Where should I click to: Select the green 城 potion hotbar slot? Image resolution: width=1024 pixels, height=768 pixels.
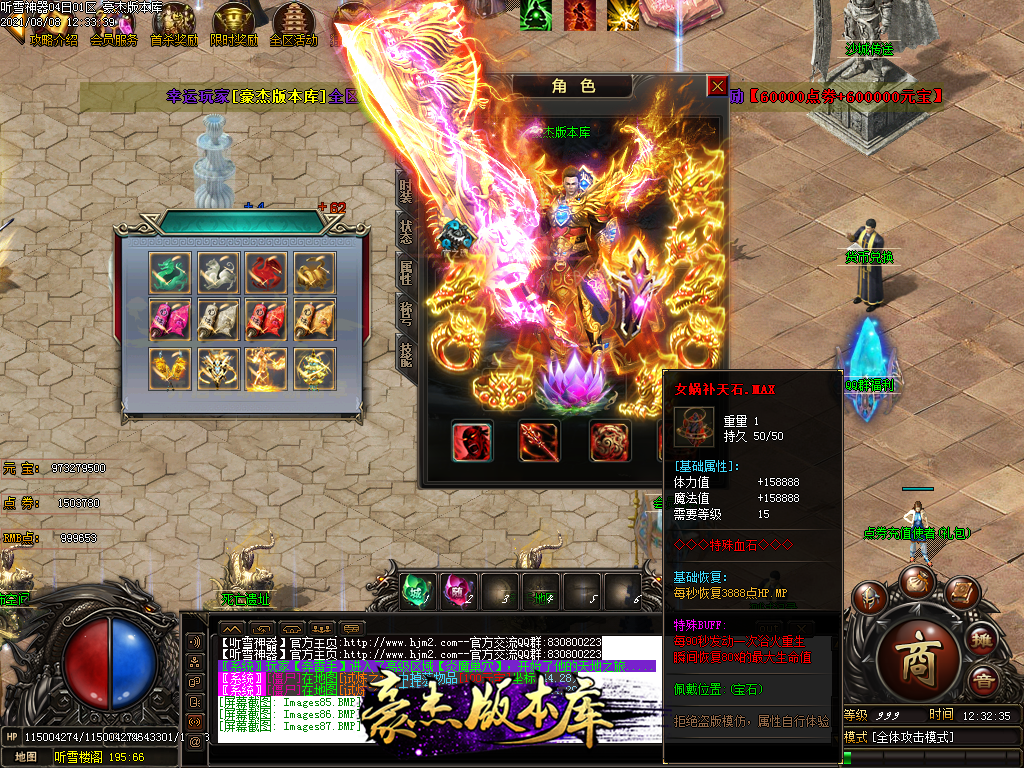point(418,591)
